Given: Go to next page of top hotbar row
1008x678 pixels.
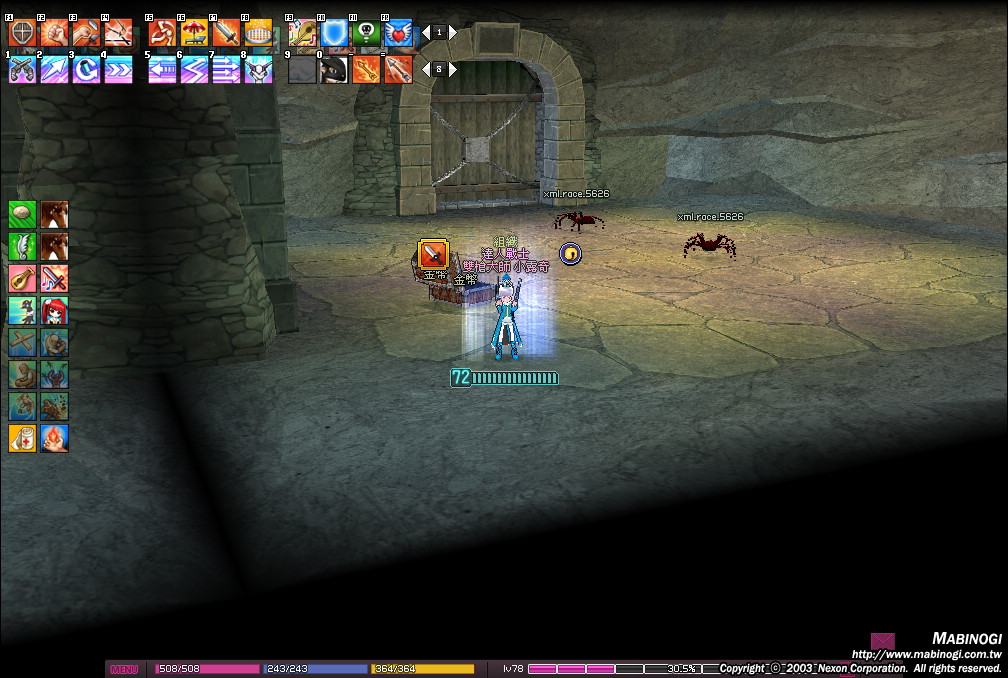Looking at the screenshot, I should click(452, 32).
